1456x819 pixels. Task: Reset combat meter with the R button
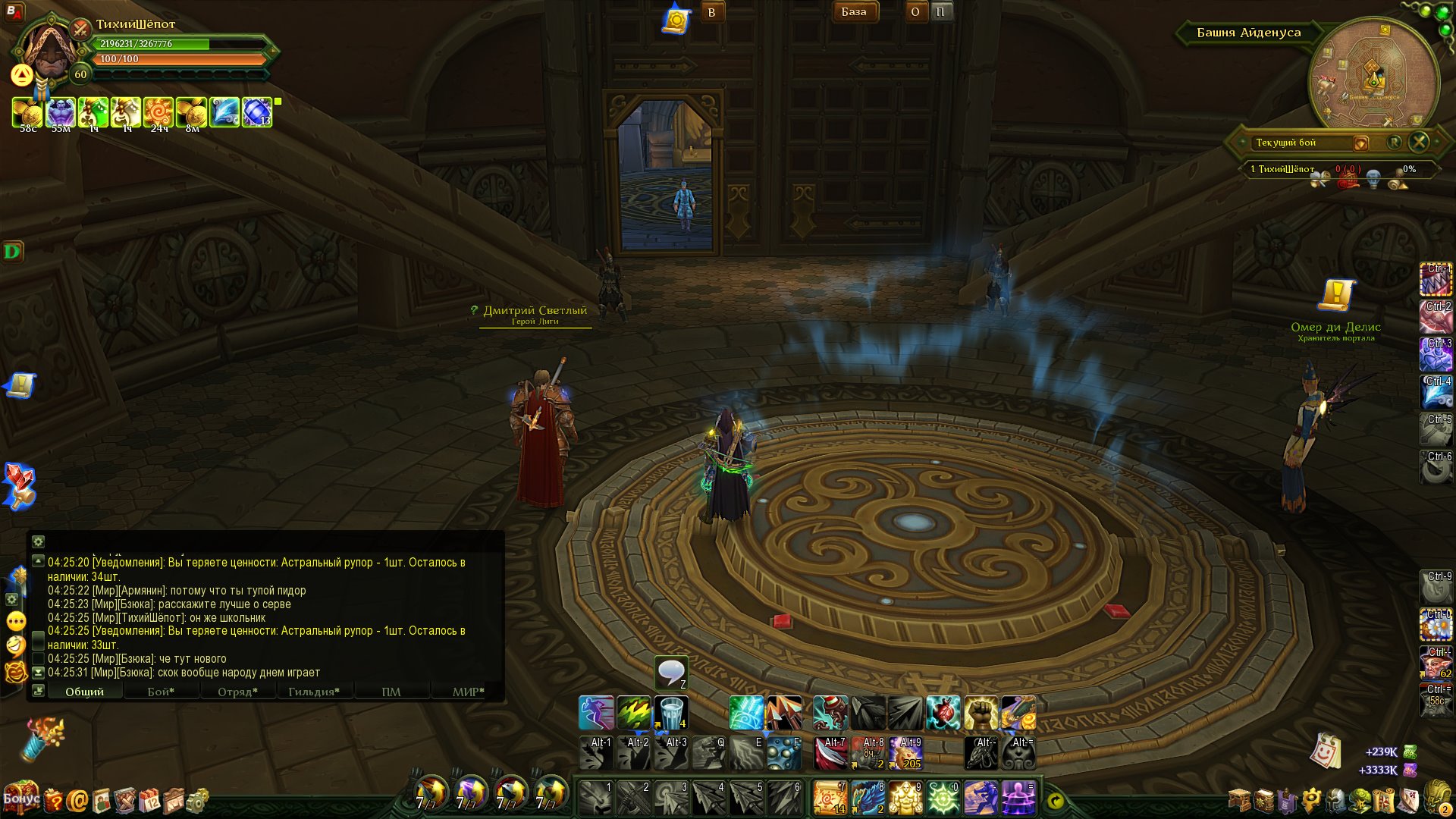point(1394,142)
